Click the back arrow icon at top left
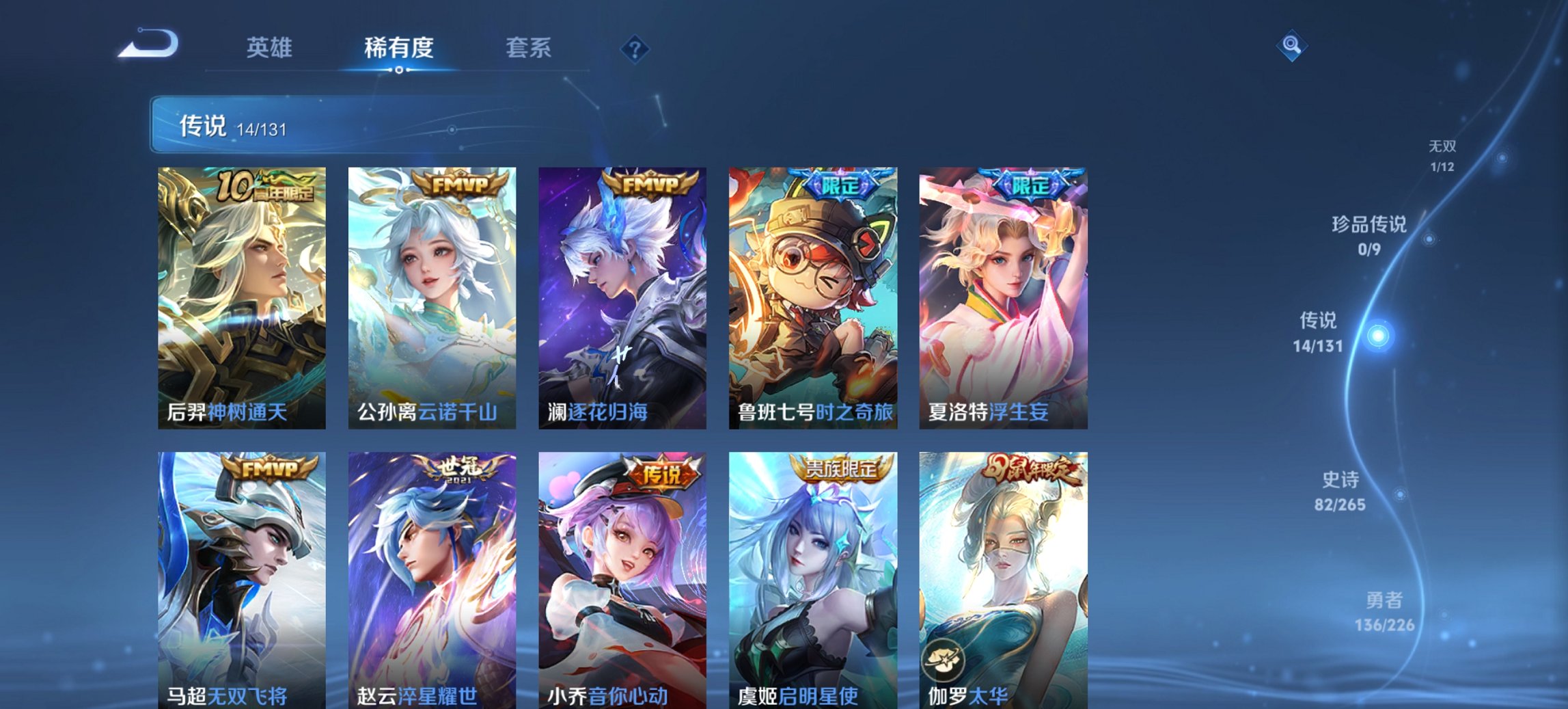 click(149, 43)
